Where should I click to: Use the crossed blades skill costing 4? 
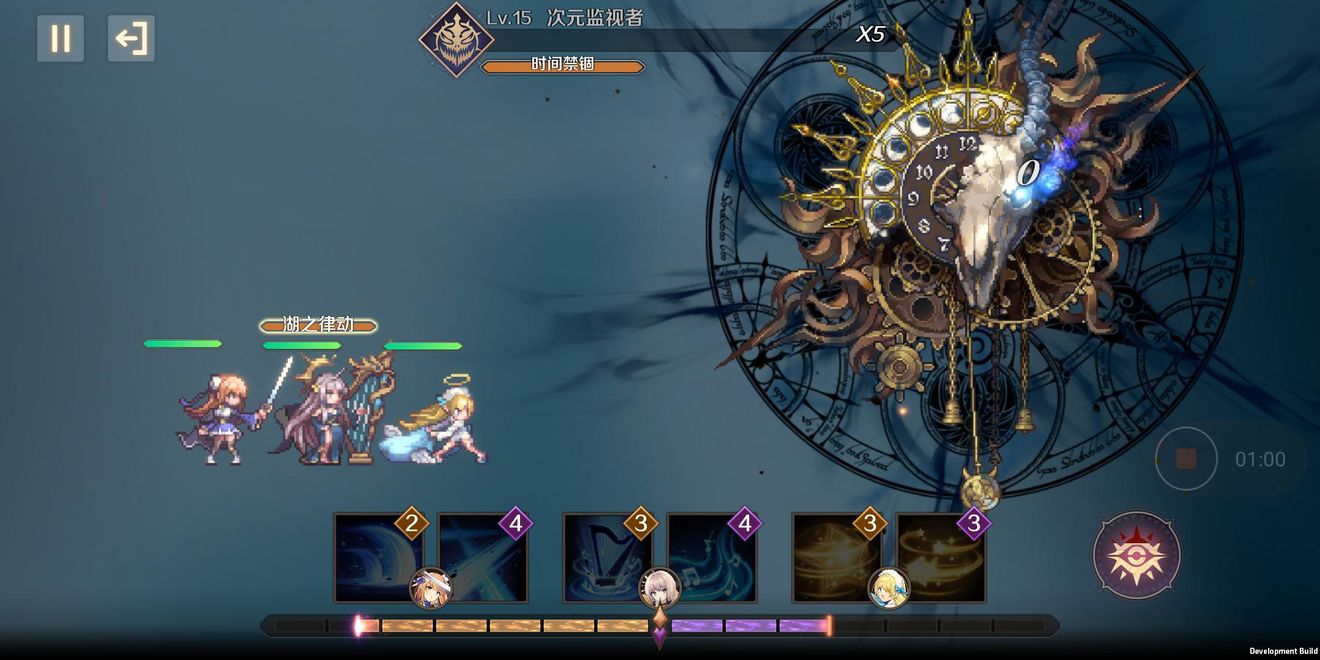click(x=483, y=557)
